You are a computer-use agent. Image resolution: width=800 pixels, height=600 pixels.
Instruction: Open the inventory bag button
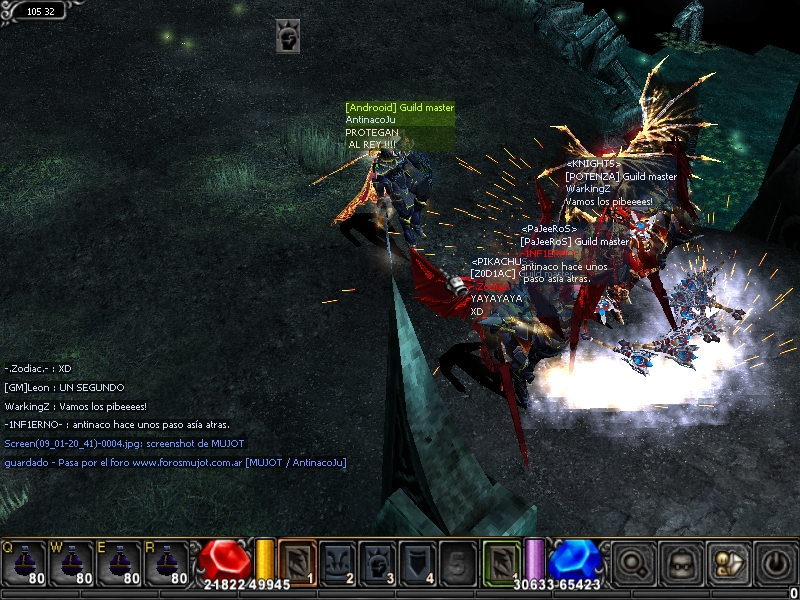(681, 563)
